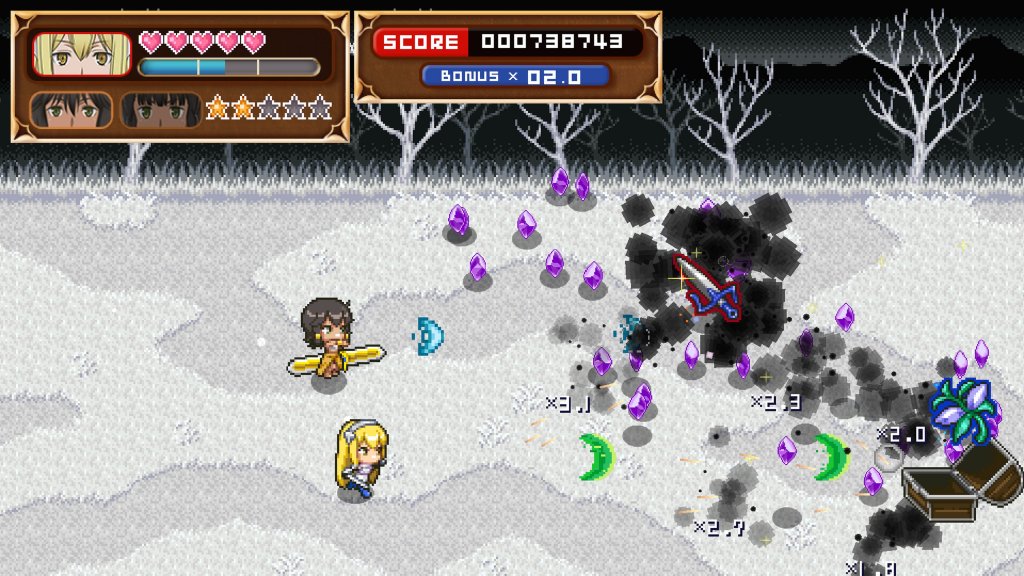This screenshot has width=1024, height=576.
Task: Choose the dark-skinned green-eyed character portrait
Action: (160, 110)
